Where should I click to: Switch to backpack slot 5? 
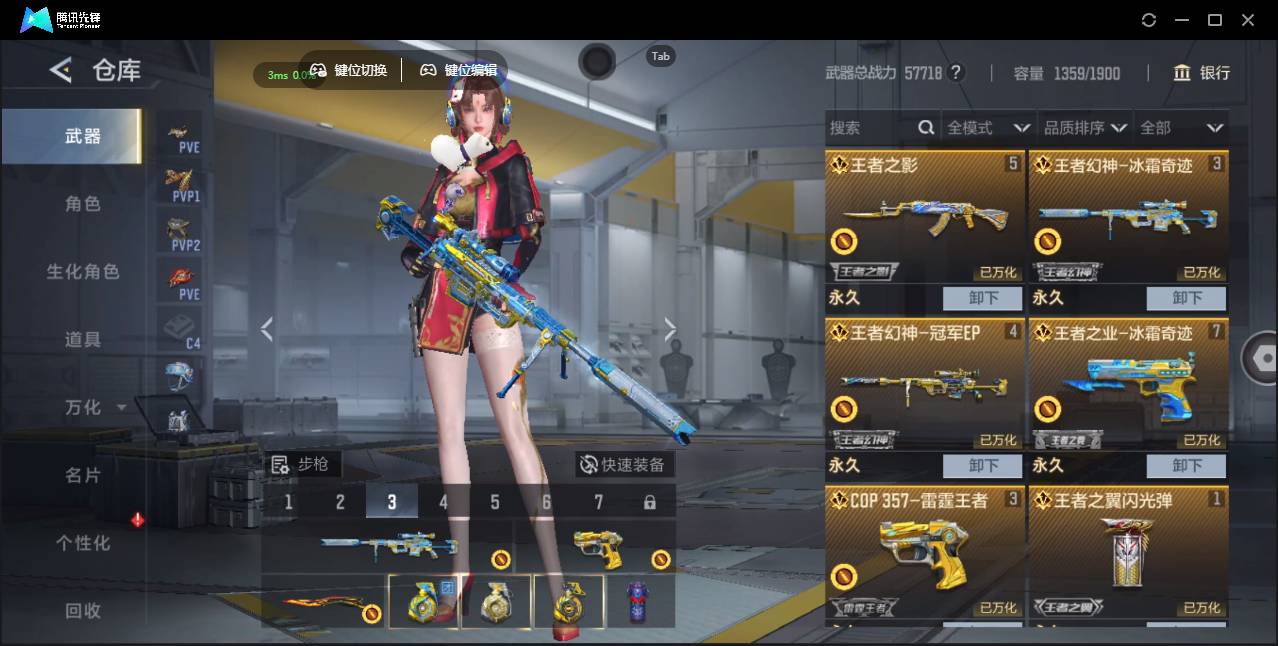(495, 502)
